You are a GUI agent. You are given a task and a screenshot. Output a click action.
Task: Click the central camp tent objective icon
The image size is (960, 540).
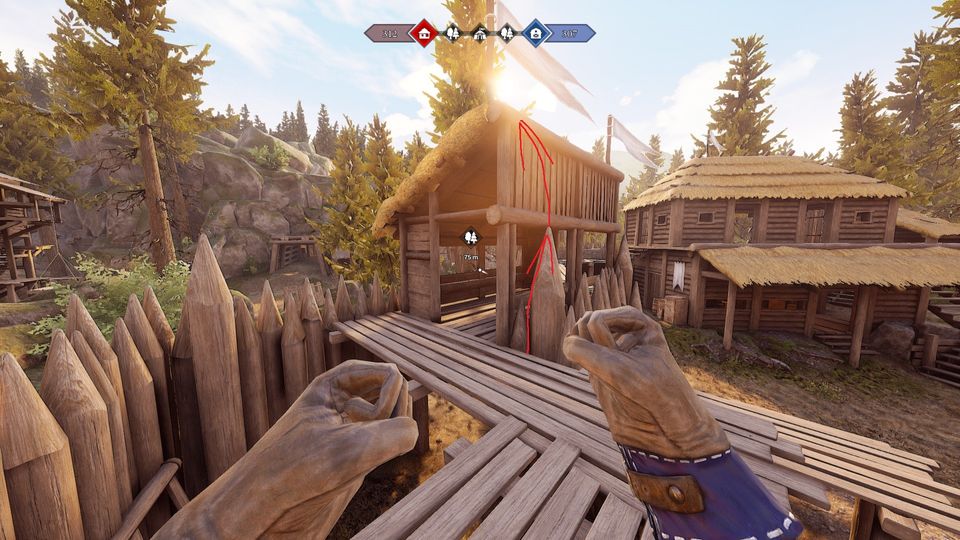480,33
